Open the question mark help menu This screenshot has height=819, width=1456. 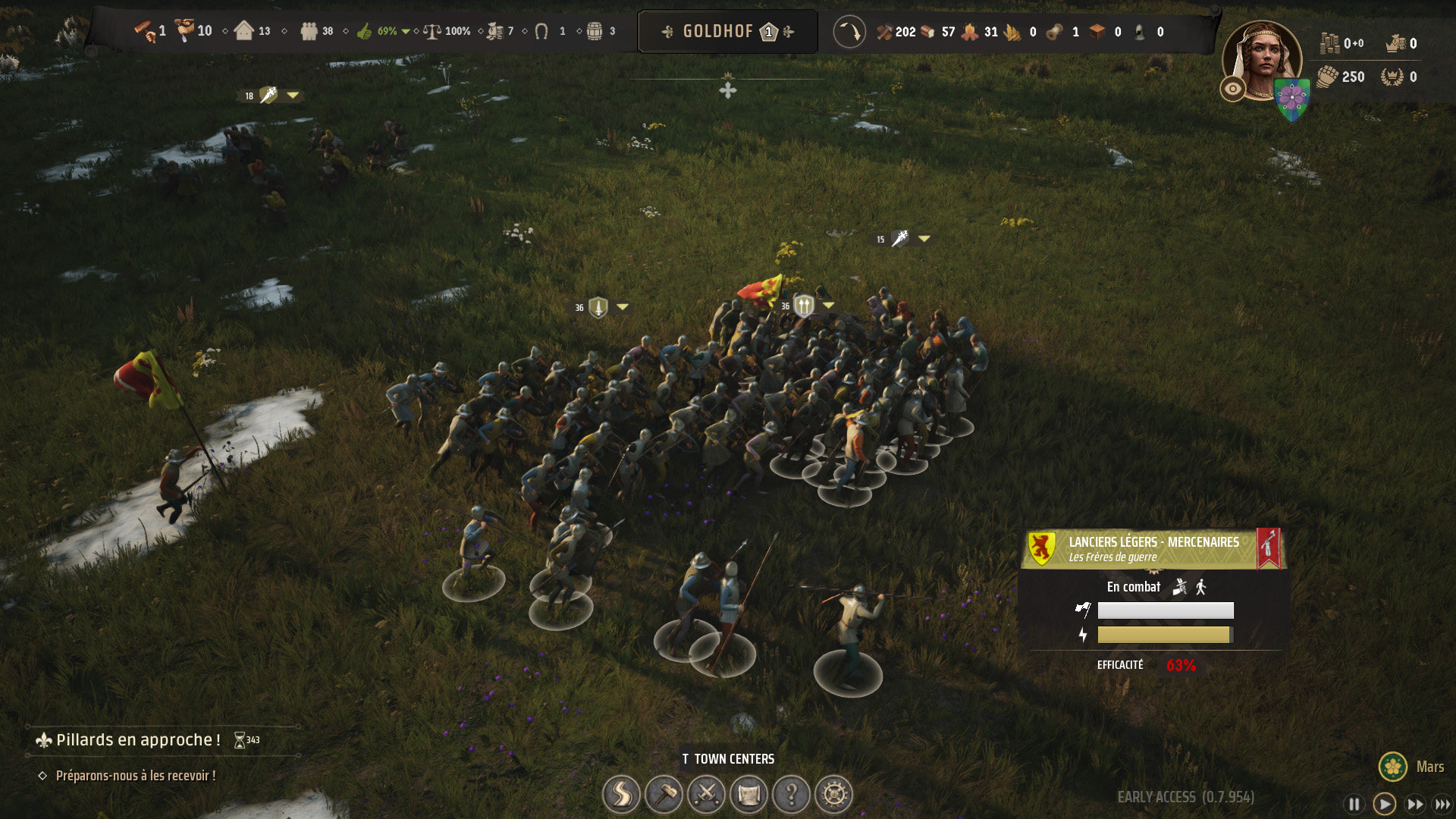[791, 794]
